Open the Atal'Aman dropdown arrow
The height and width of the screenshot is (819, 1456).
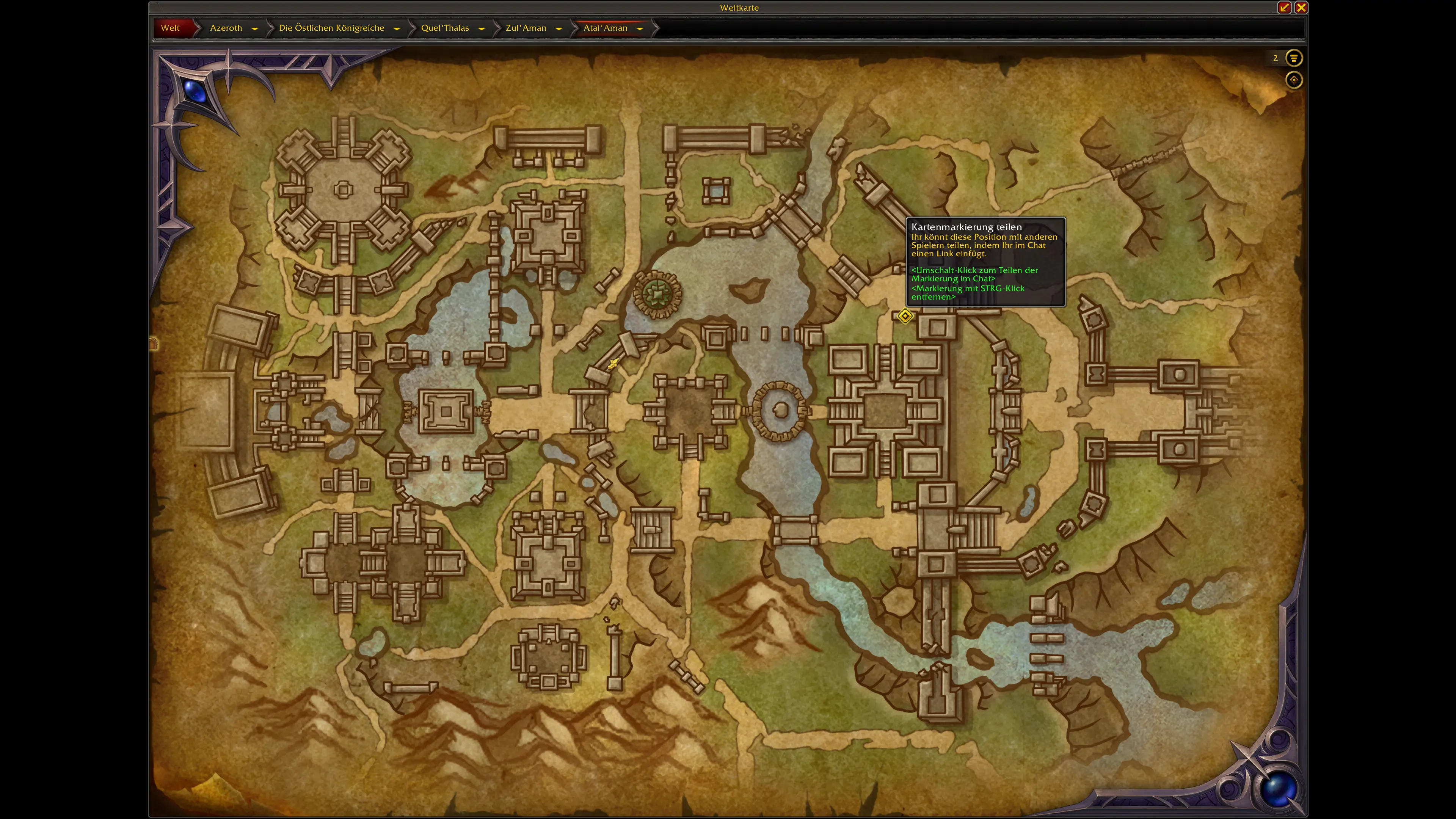point(640,28)
